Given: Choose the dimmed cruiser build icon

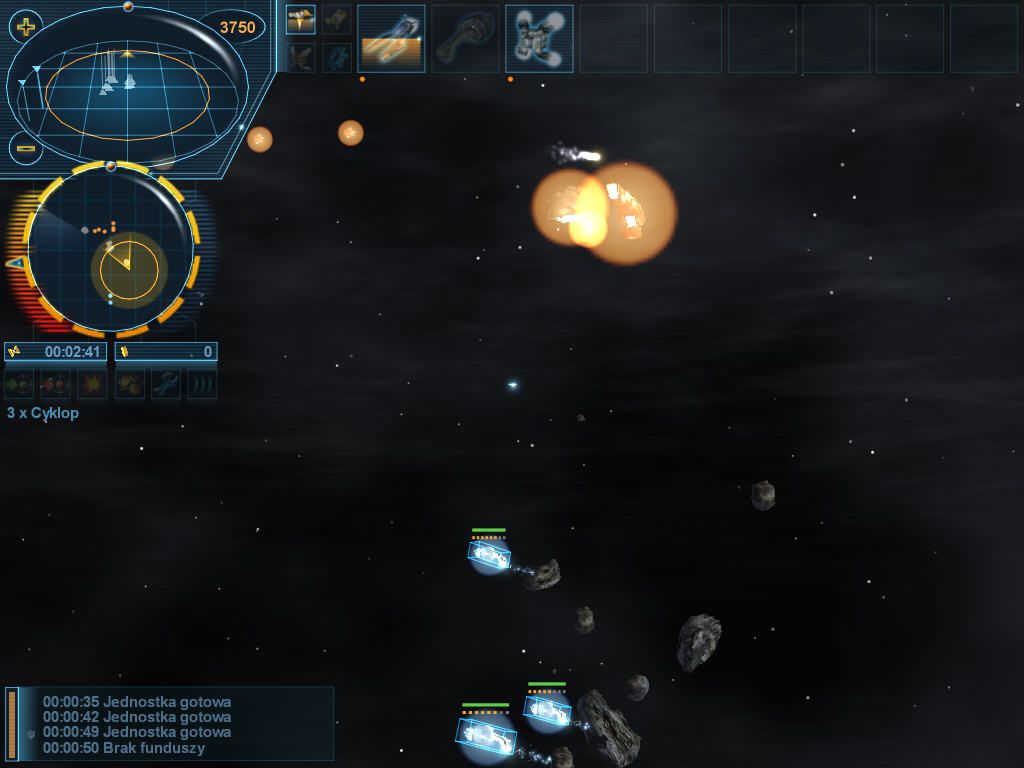Looking at the screenshot, I should (x=465, y=39).
